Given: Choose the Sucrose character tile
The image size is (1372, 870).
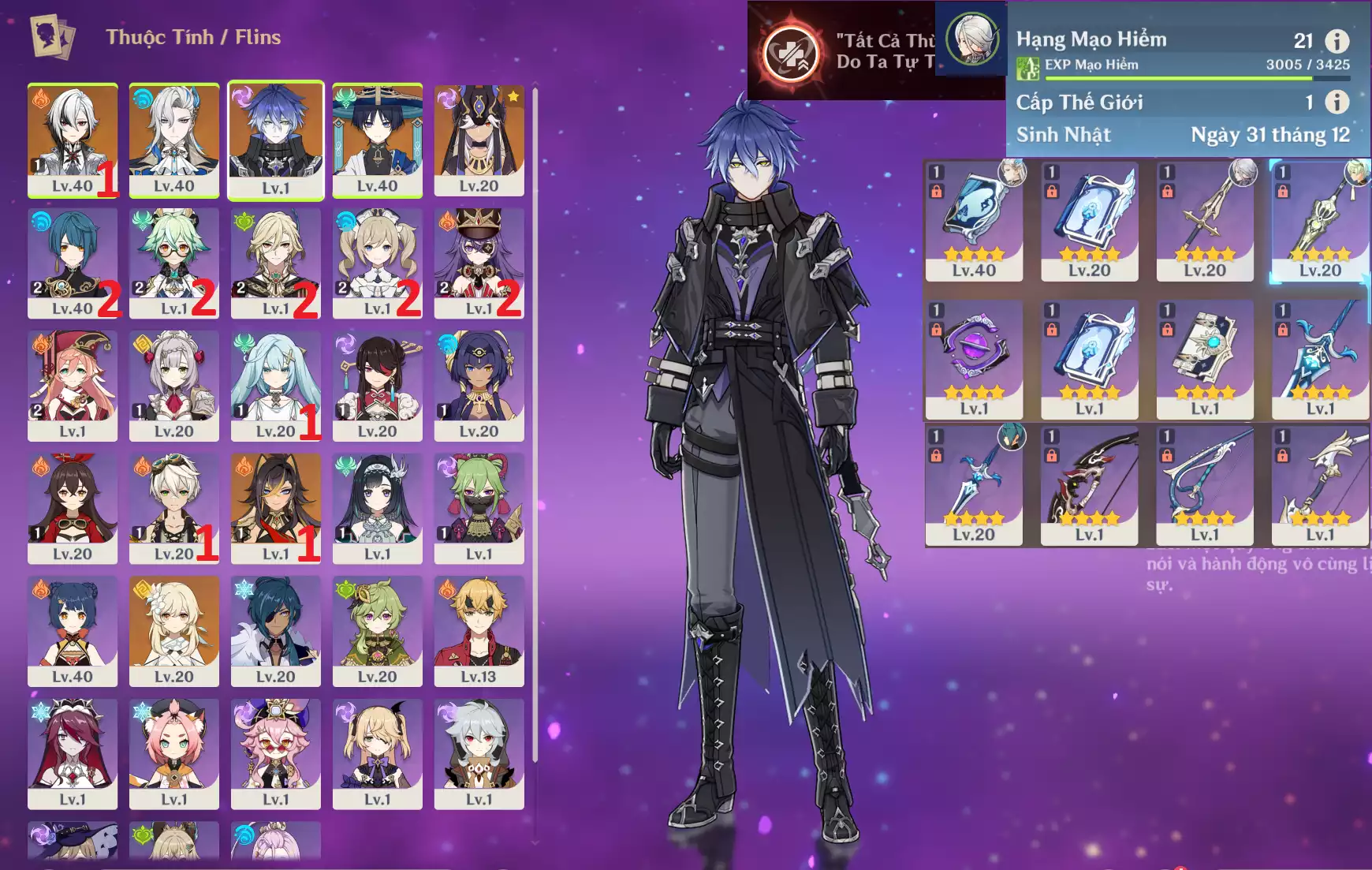Looking at the screenshot, I should (x=174, y=263).
